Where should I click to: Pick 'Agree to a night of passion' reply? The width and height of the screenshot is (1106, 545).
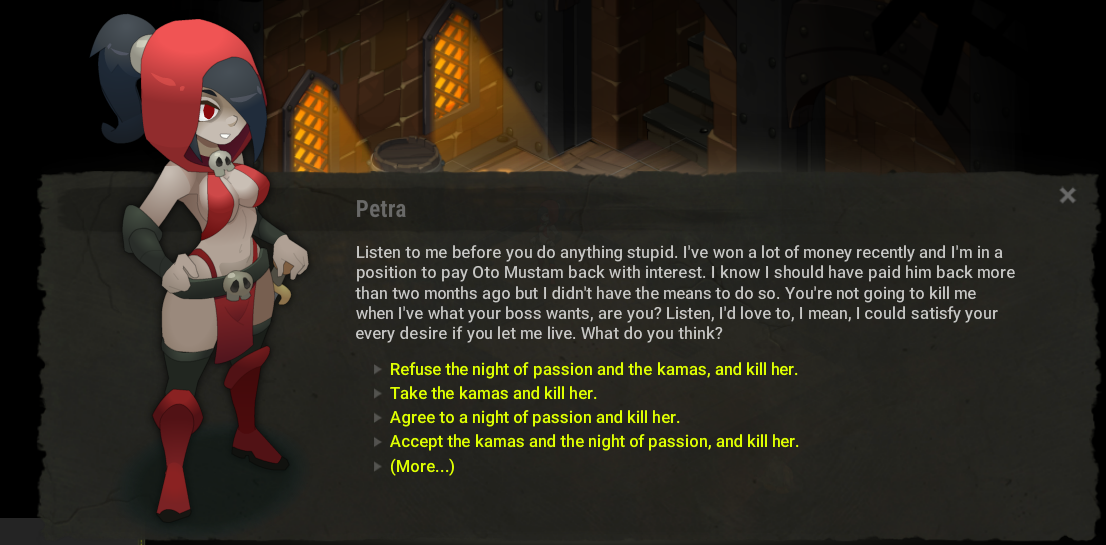coord(534,418)
